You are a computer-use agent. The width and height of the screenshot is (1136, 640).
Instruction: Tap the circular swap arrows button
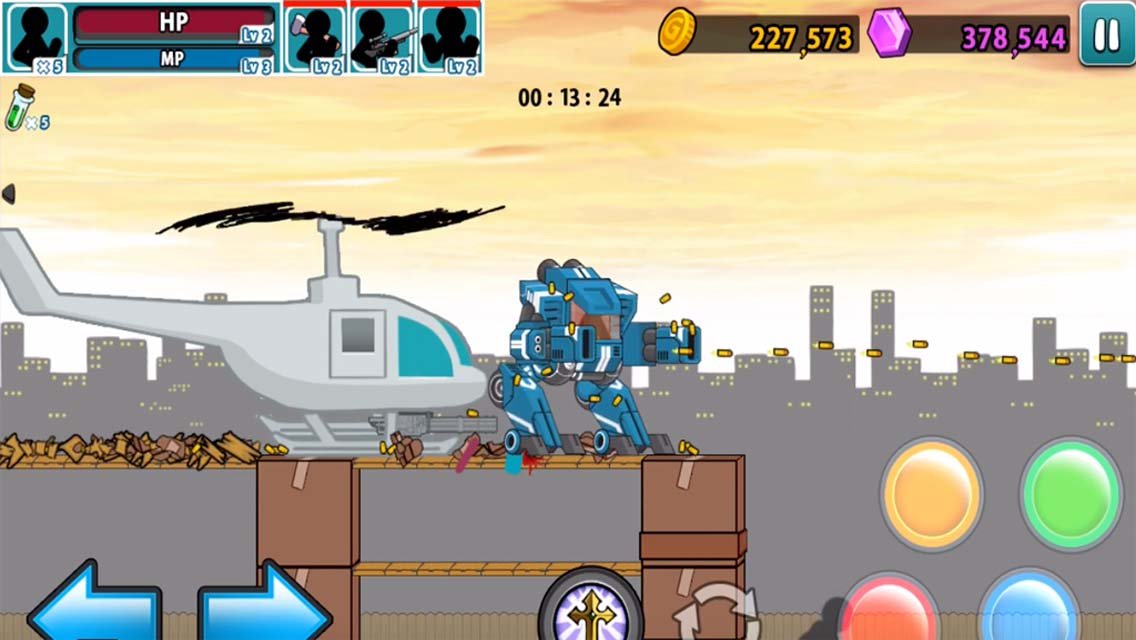click(x=716, y=612)
